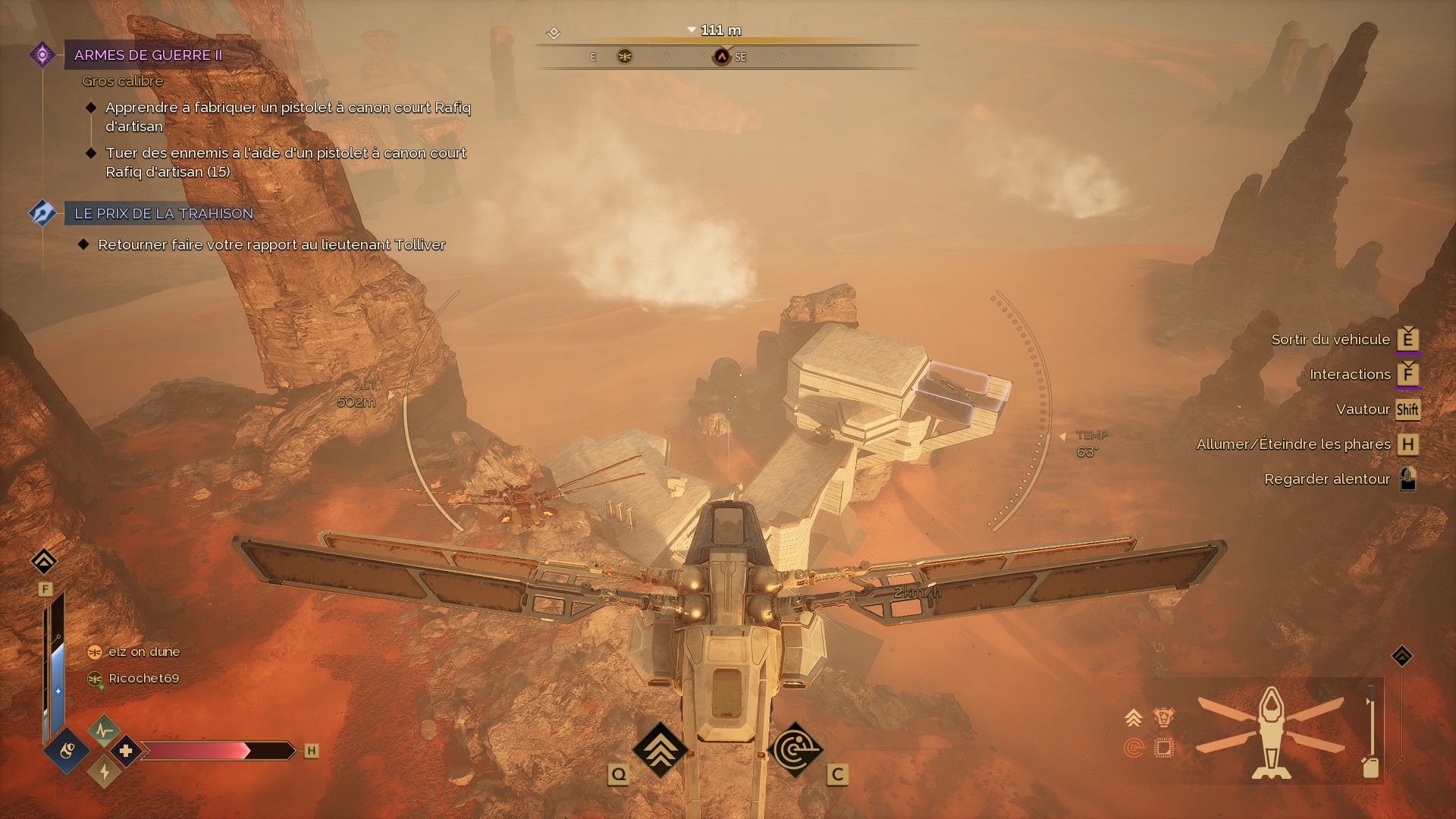Select the Armes de Guerre II quest header

149,55
